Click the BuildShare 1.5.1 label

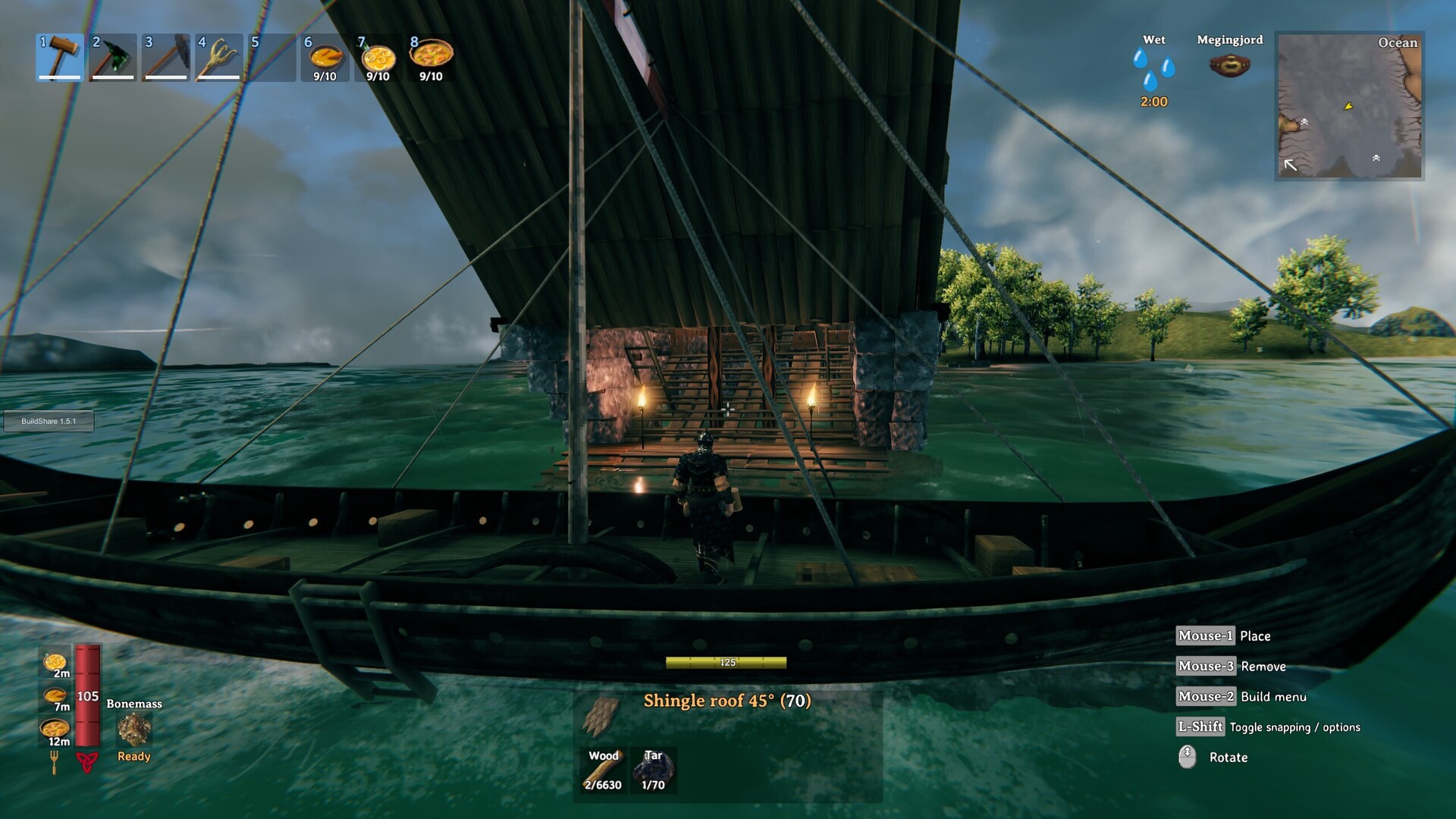pyautogui.click(x=48, y=422)
